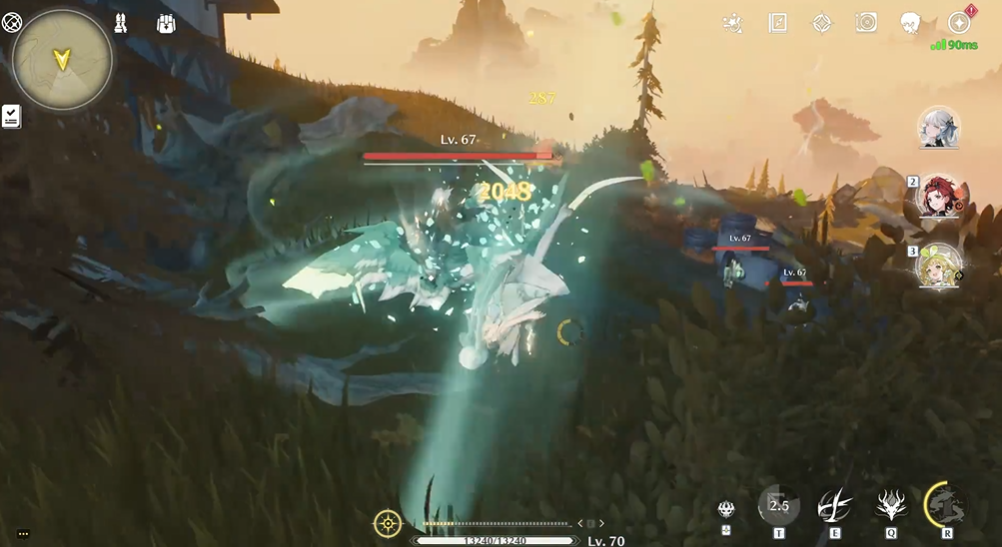Viewport: 1002px width, 547px height.
Task: Open the compass guidebook icon
Action: 778,23
